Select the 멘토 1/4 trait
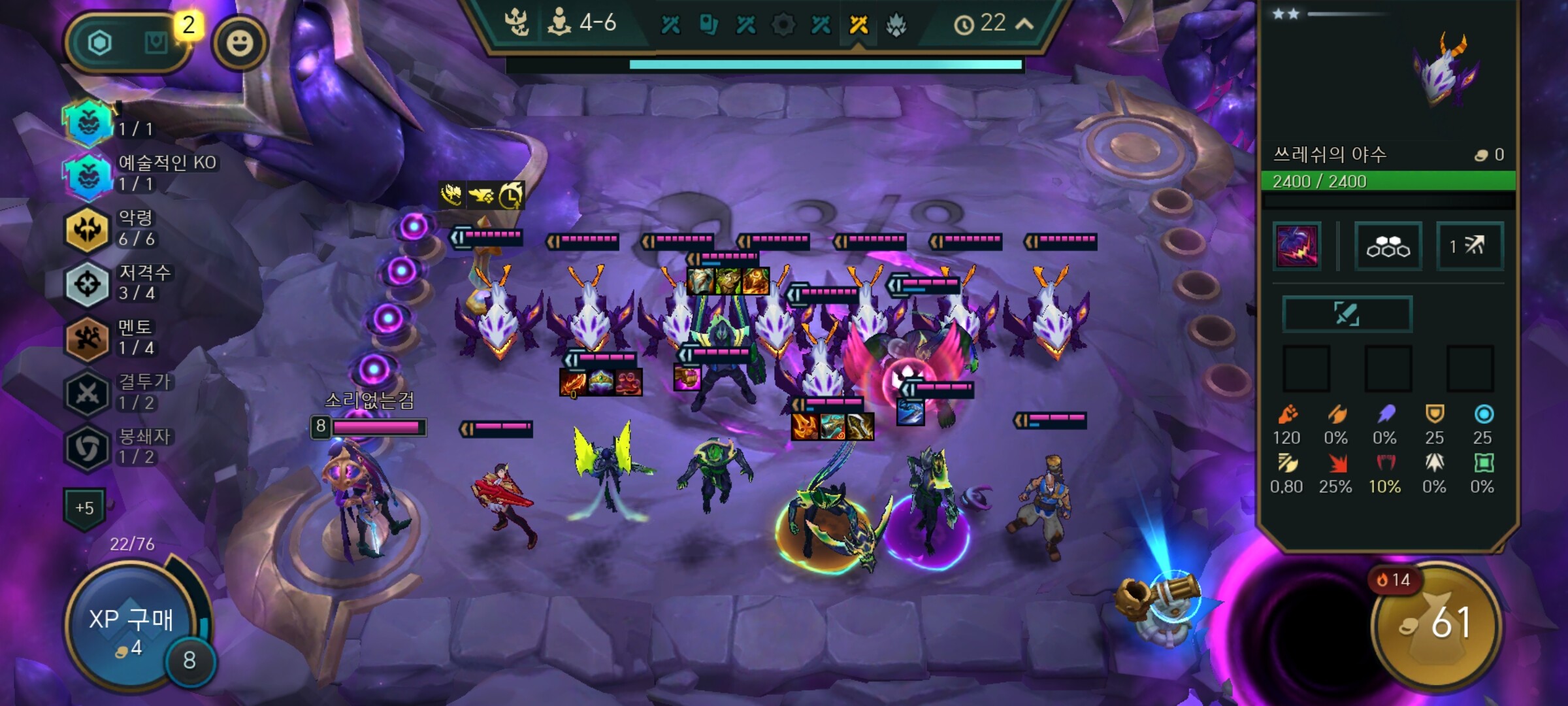The width and height of the screenshot is (1568, 706). tap(88, 338)
